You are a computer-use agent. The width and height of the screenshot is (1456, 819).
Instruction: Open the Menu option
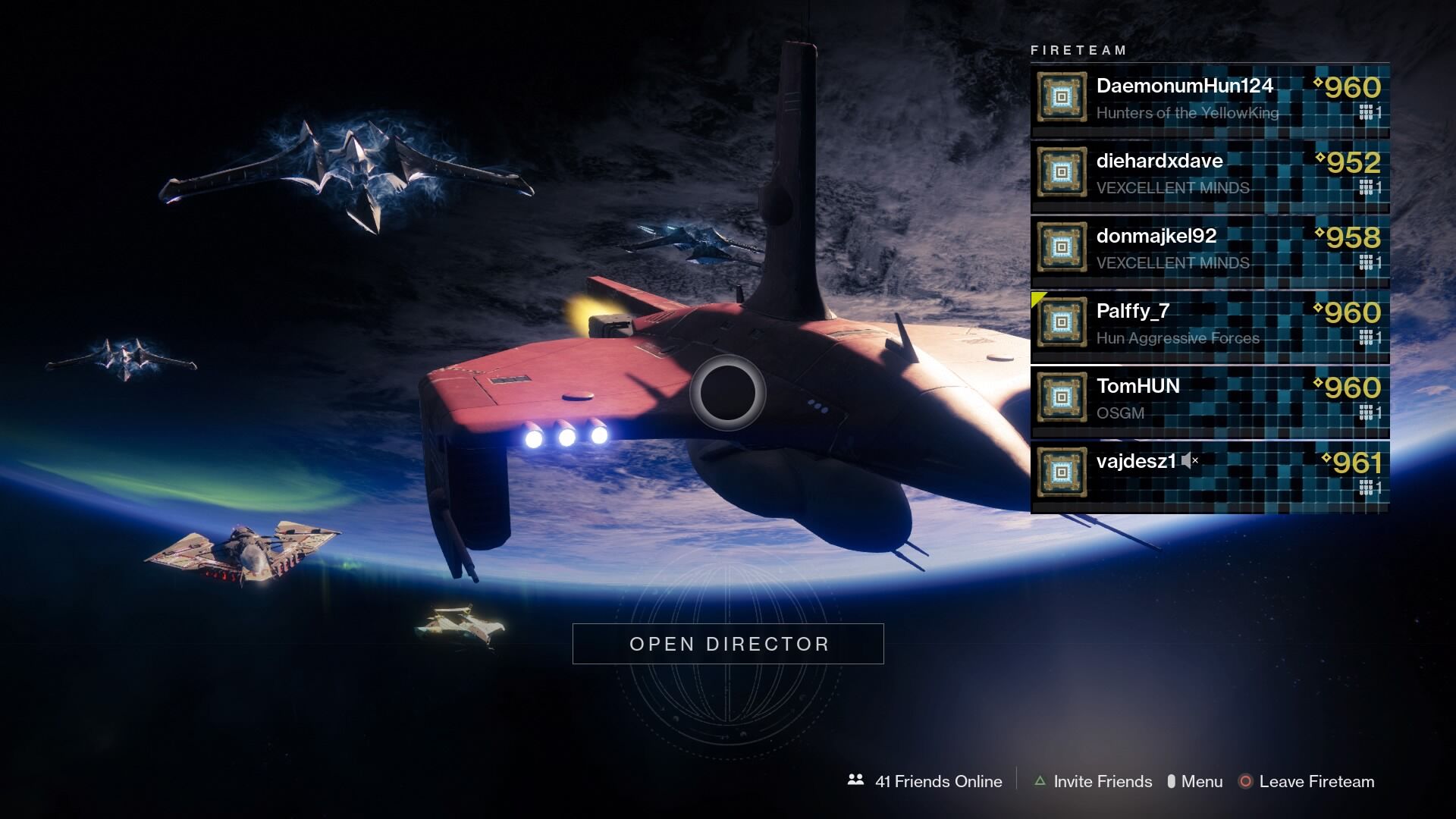tap(1195, 781)
